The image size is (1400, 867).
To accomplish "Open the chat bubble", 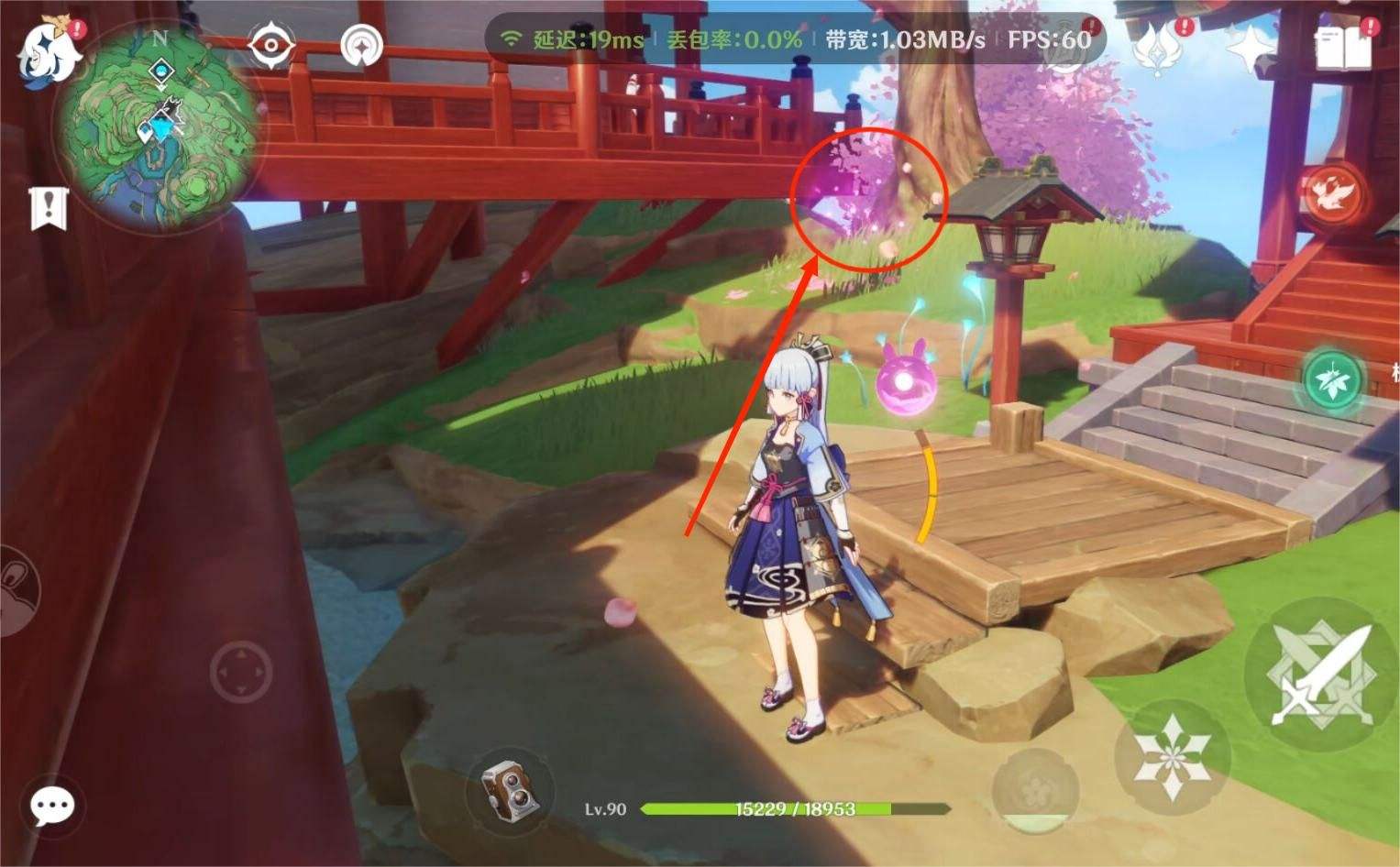I will 50,805.
